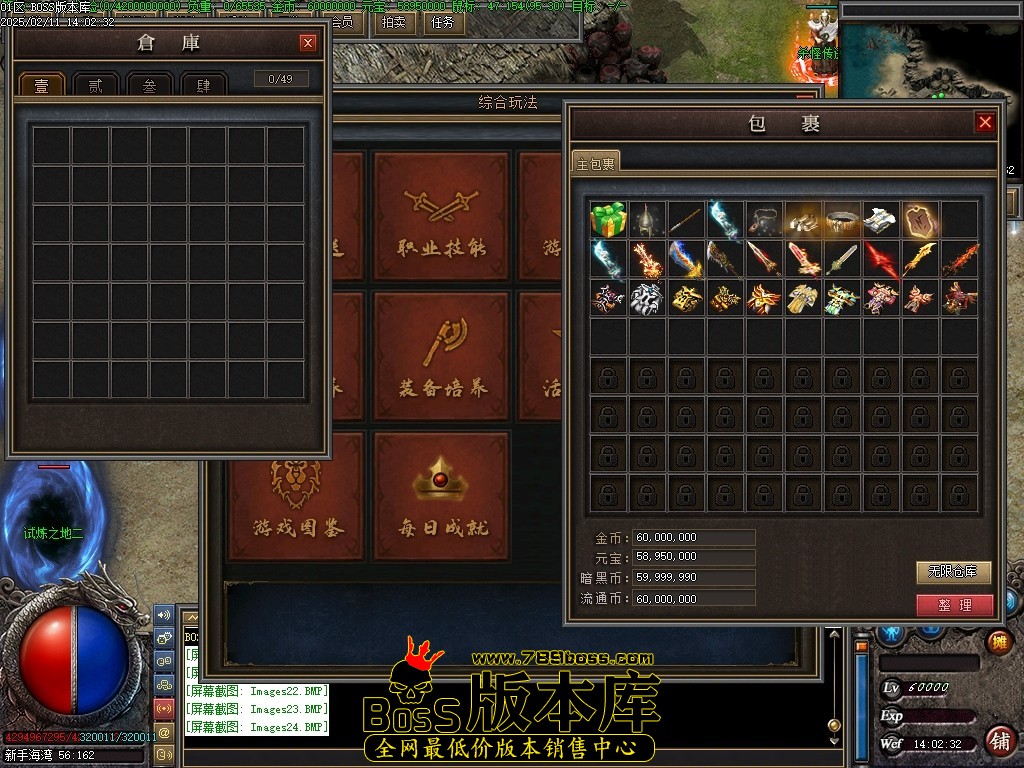This screenshot has height=768, width=1024.
Task: Select the green gift box item
Action: 608,219
